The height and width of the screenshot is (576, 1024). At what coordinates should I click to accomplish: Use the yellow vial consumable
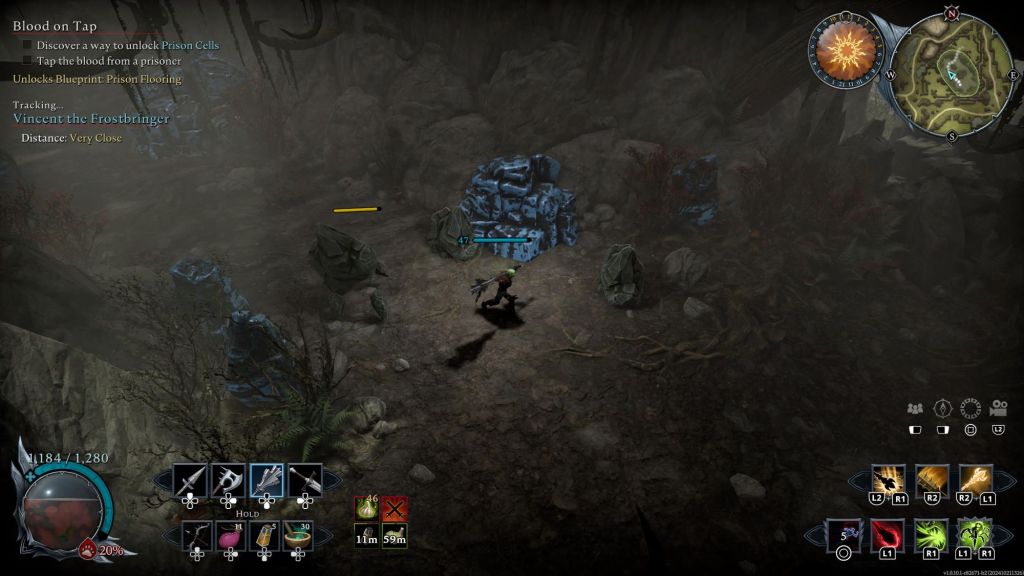[264, 536]
